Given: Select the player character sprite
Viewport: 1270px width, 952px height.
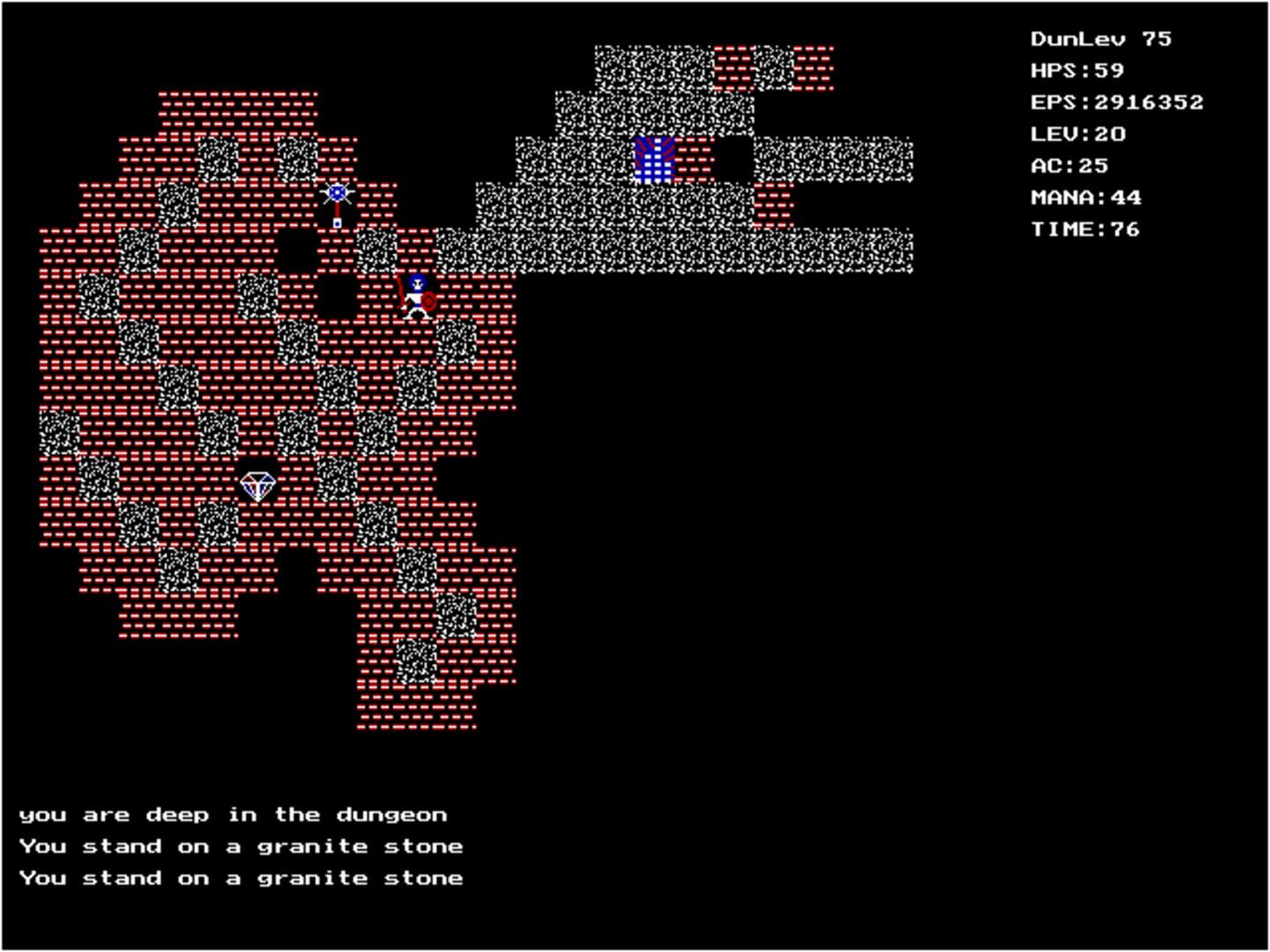Looking at the screenshot, I should 415,291.
